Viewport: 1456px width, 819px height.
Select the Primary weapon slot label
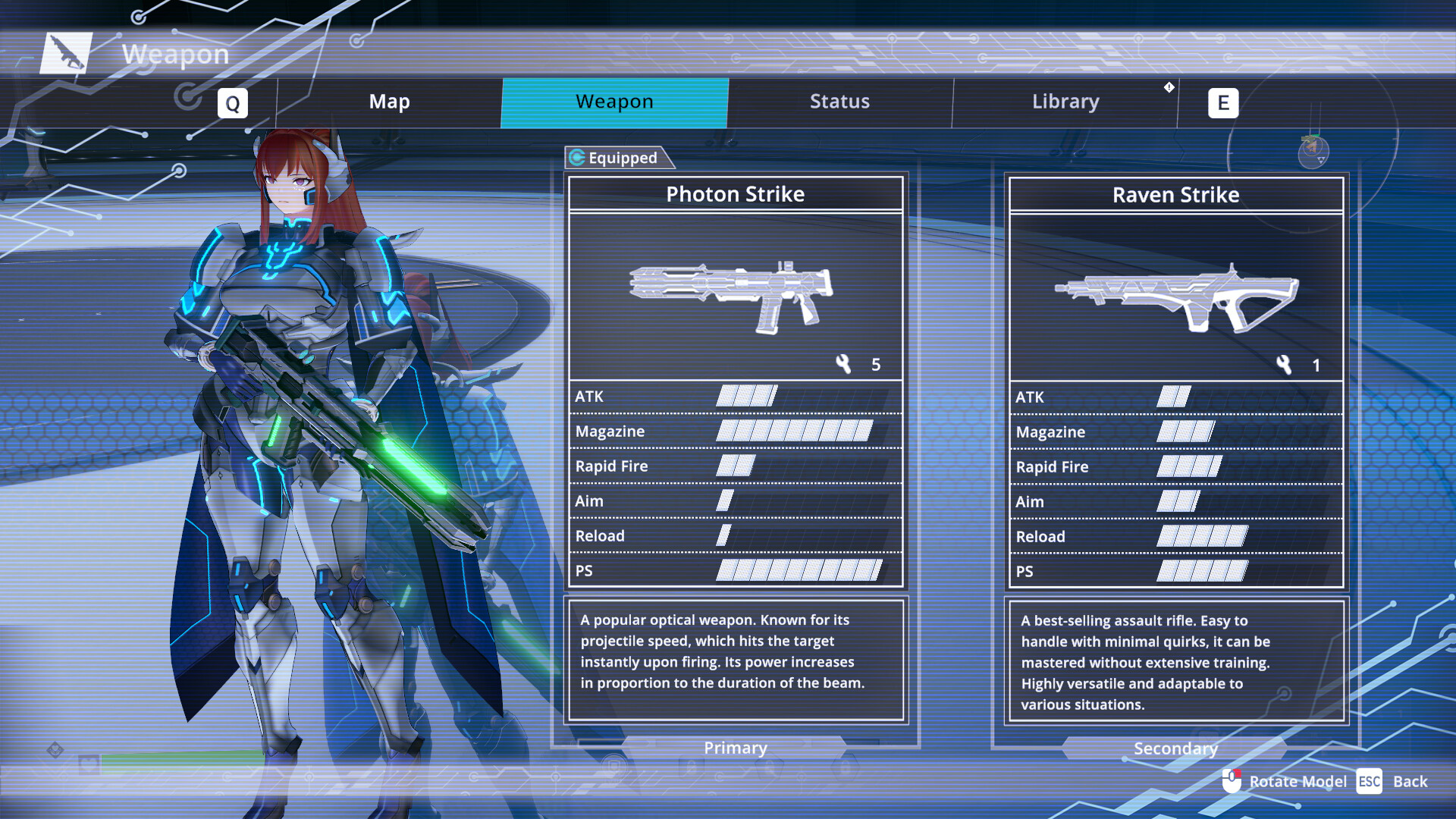point(735,748)
